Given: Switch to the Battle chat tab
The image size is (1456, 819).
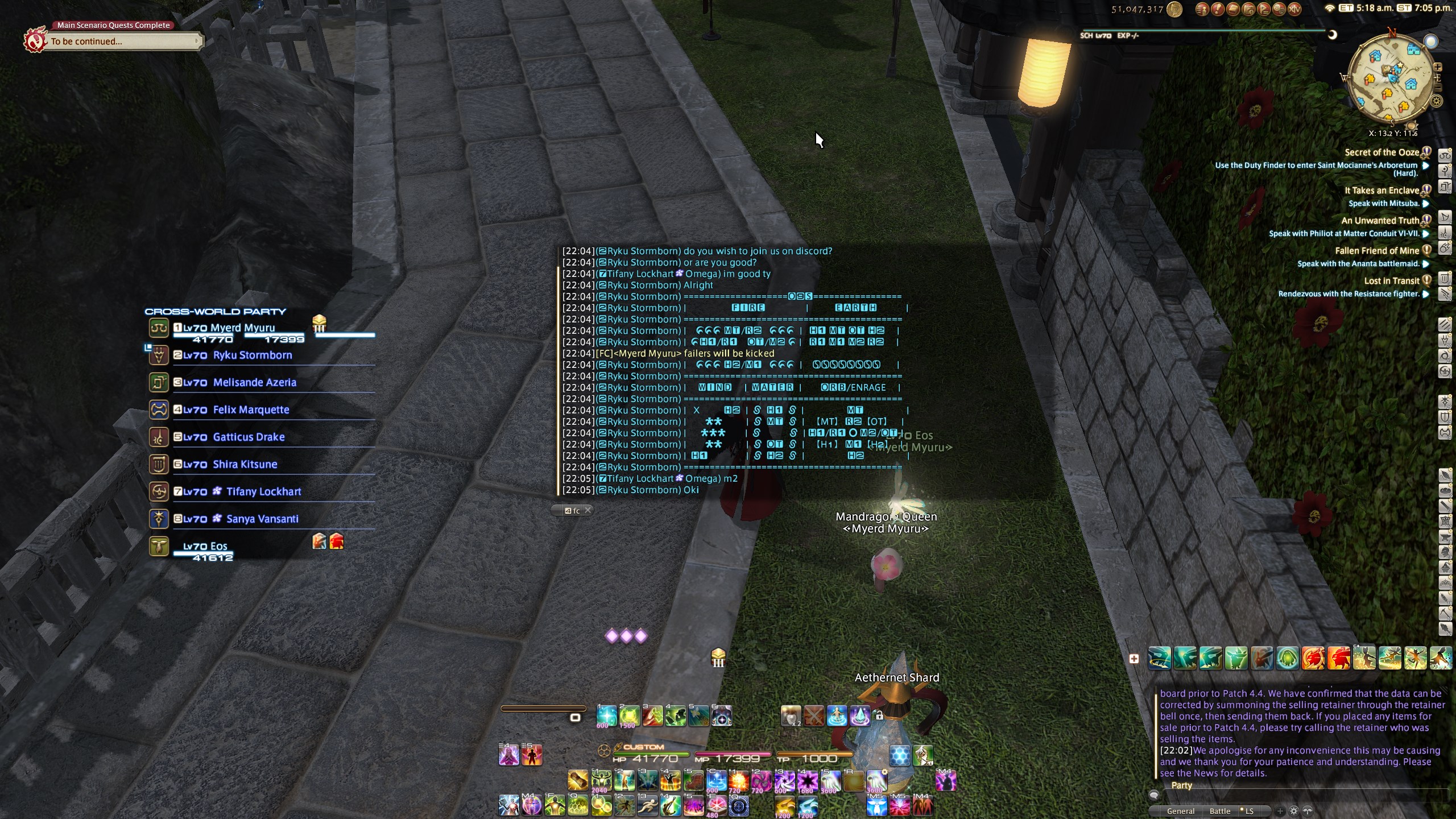Looking at the screenshot, I should tap(1219, 811).
